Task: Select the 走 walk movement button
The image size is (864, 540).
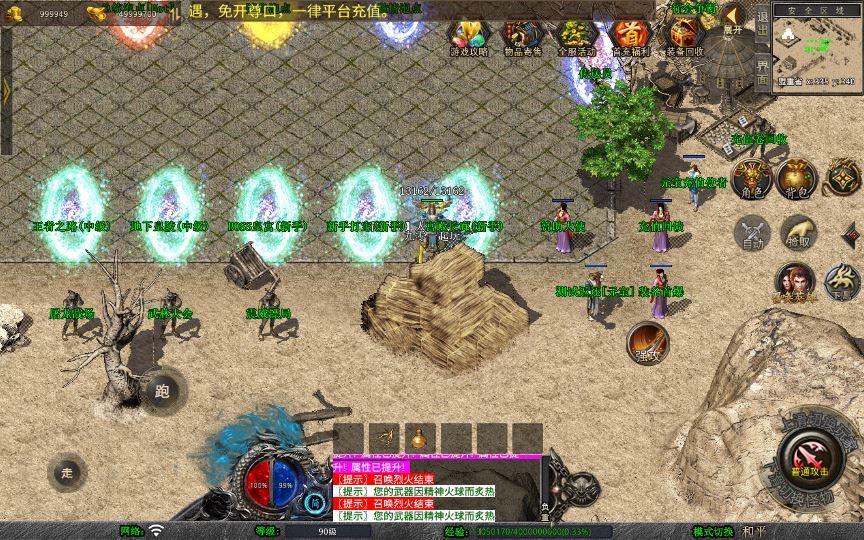Action: tap(68, 471)
